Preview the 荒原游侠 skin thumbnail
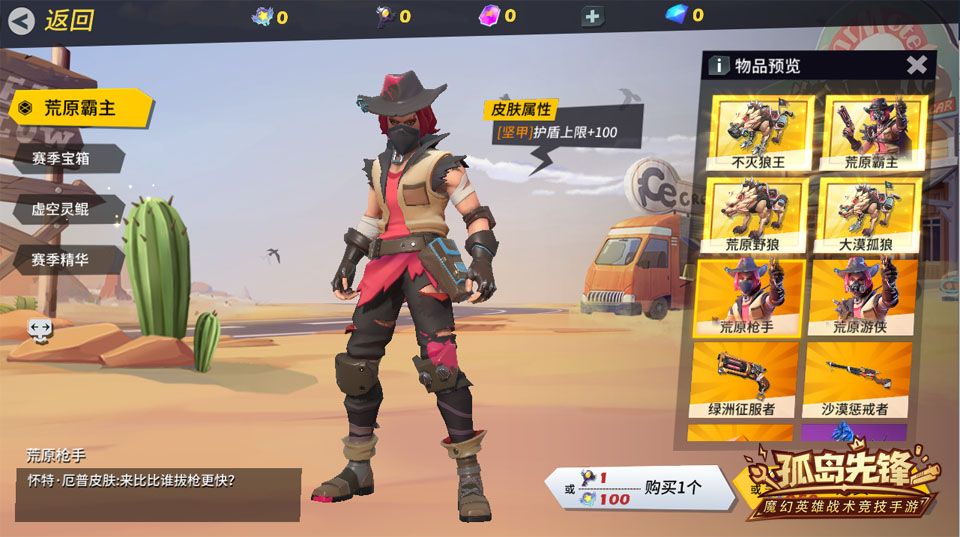 [860, 296]
